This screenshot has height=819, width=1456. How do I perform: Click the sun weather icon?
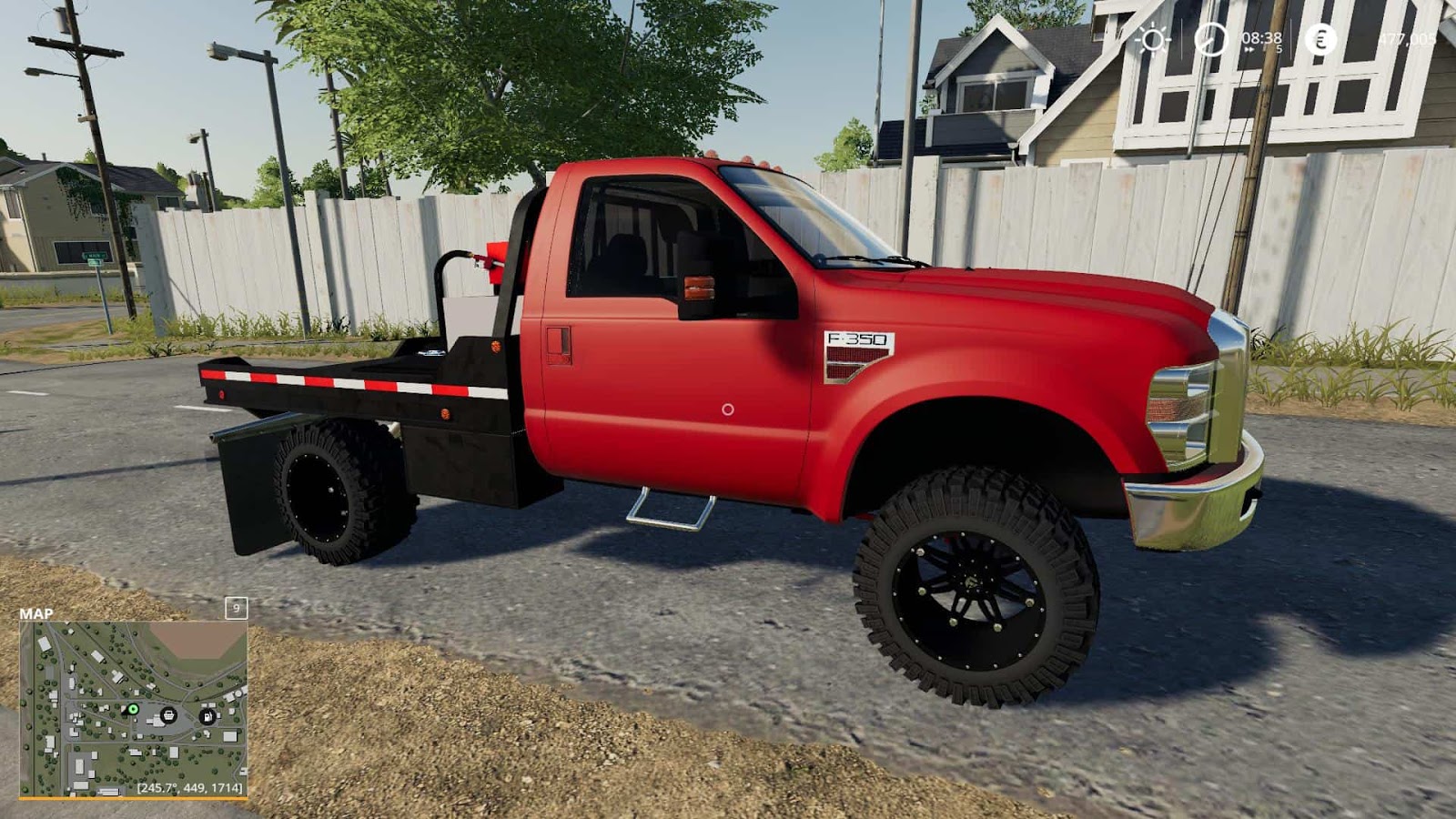pyautogui.click(x=1153, y=38)
